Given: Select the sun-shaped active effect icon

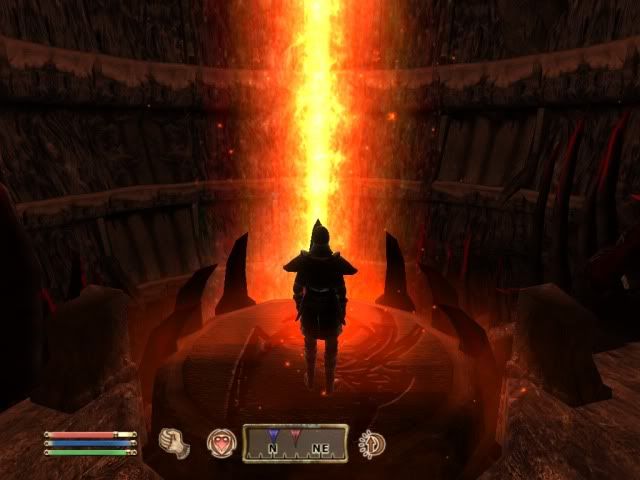Looking at the screenshot, I should [x=372, y=442].
